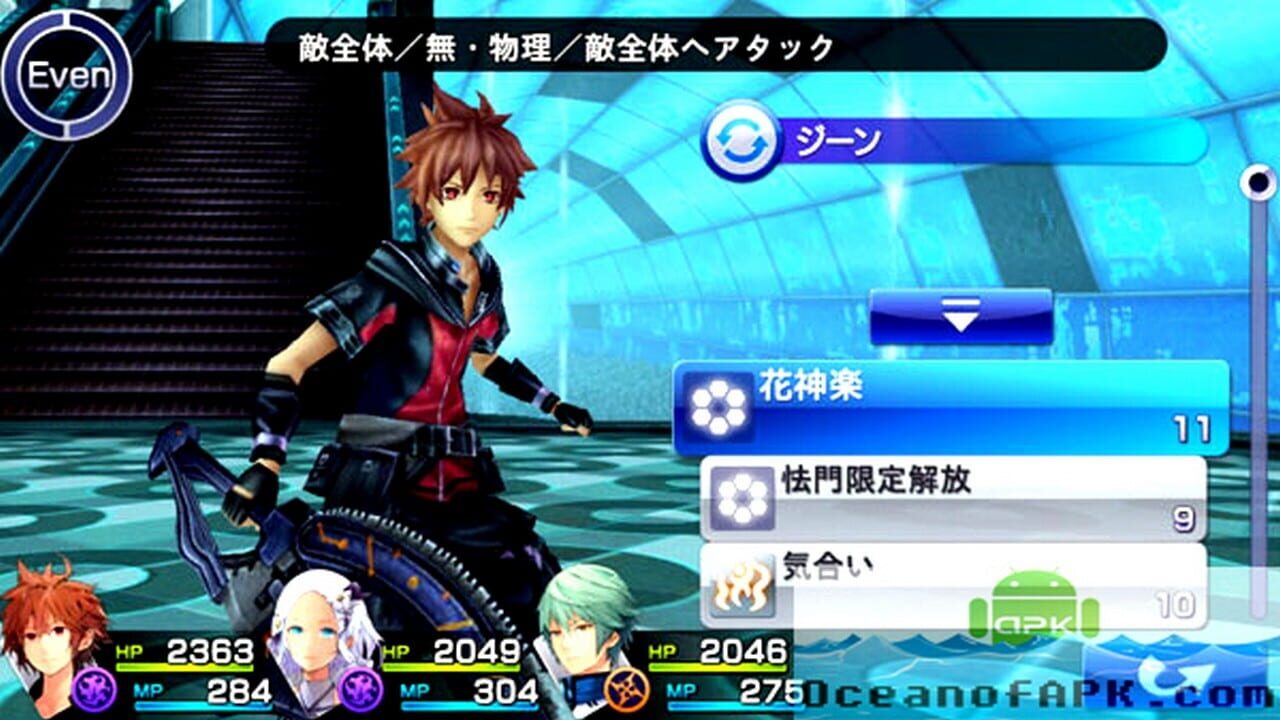Click the scrollbar handle on the right edge
This screenshot has height=720, width=1280.
pyautogui.click(x=1256, y=180)
